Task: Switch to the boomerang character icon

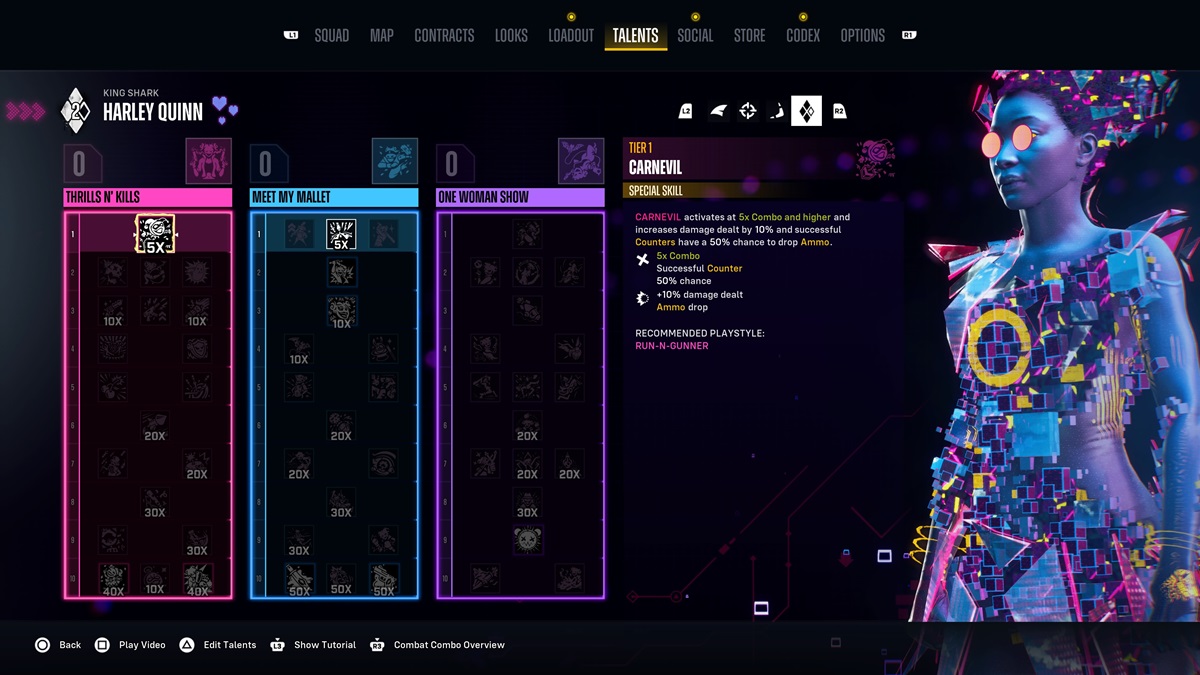Action: pyautogui.click(x=776, y=111)
